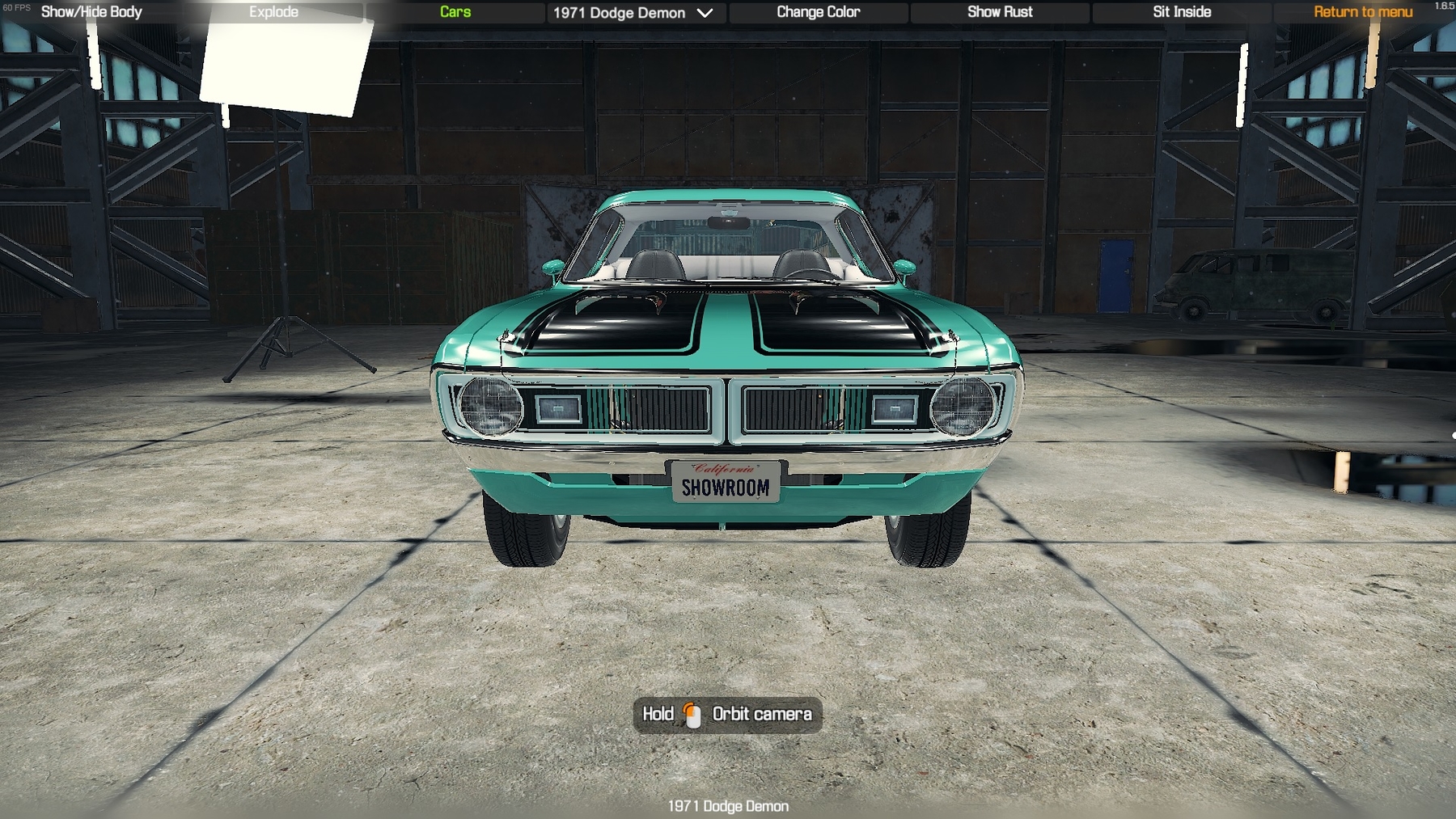Choose Change Color in the top bar

(818, 12)
